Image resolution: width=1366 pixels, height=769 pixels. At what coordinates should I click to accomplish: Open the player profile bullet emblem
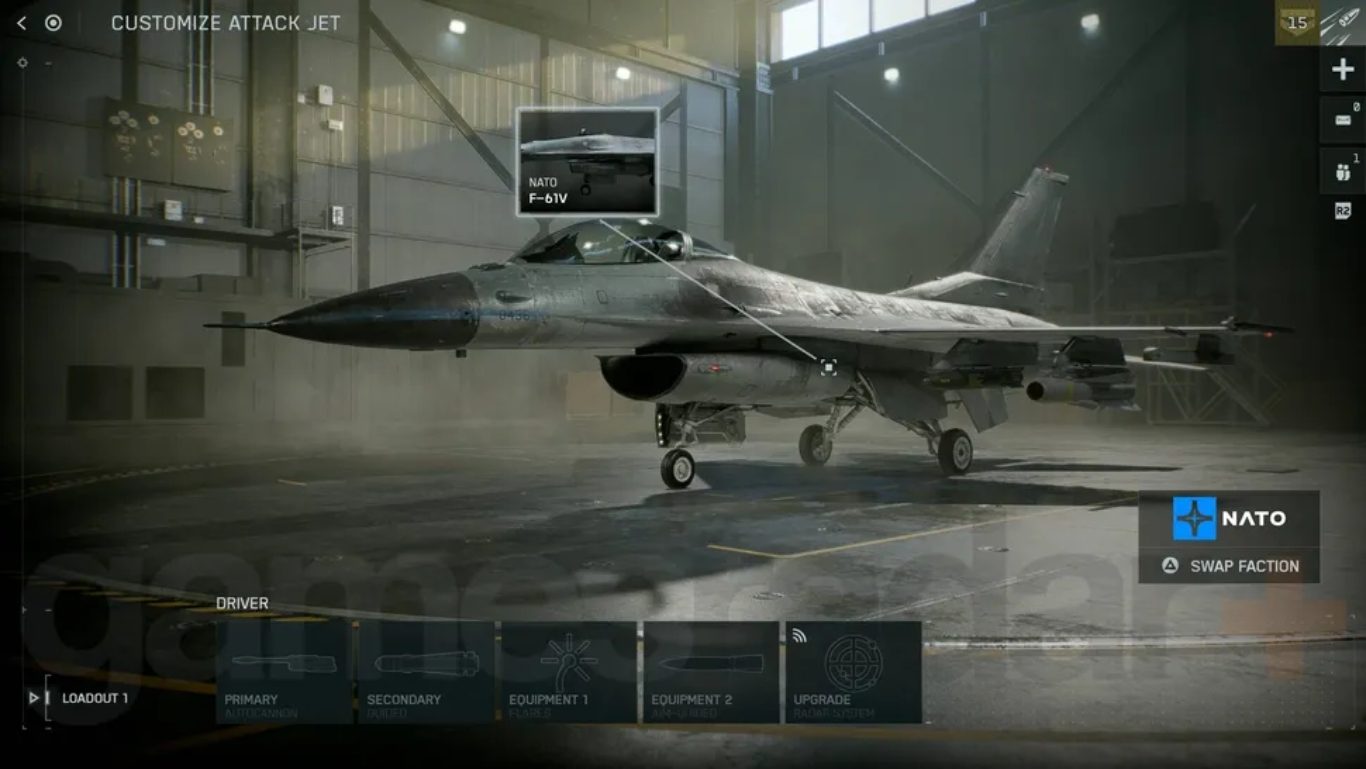coord(1343,23)
